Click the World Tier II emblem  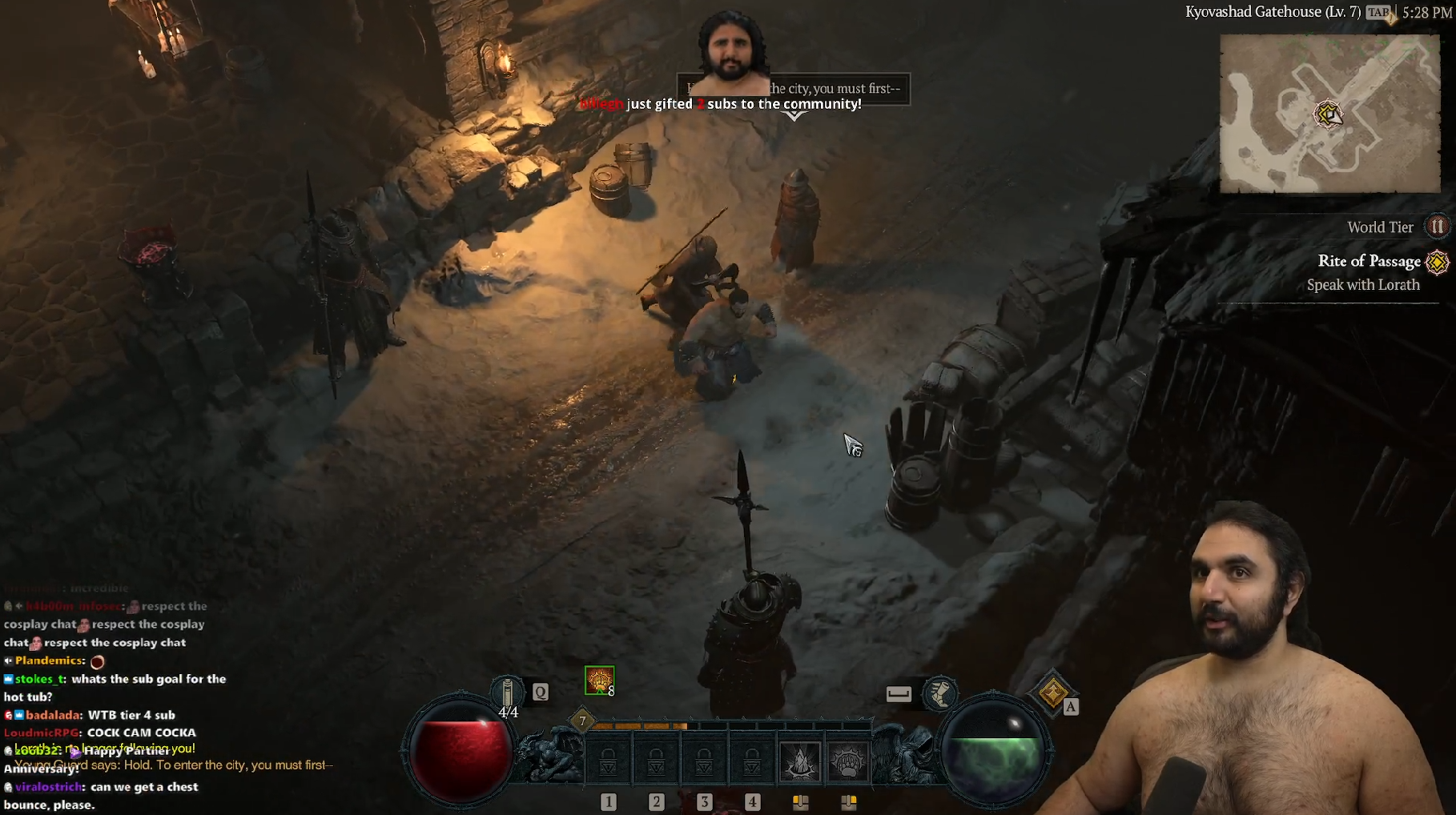coord(1438,227)
